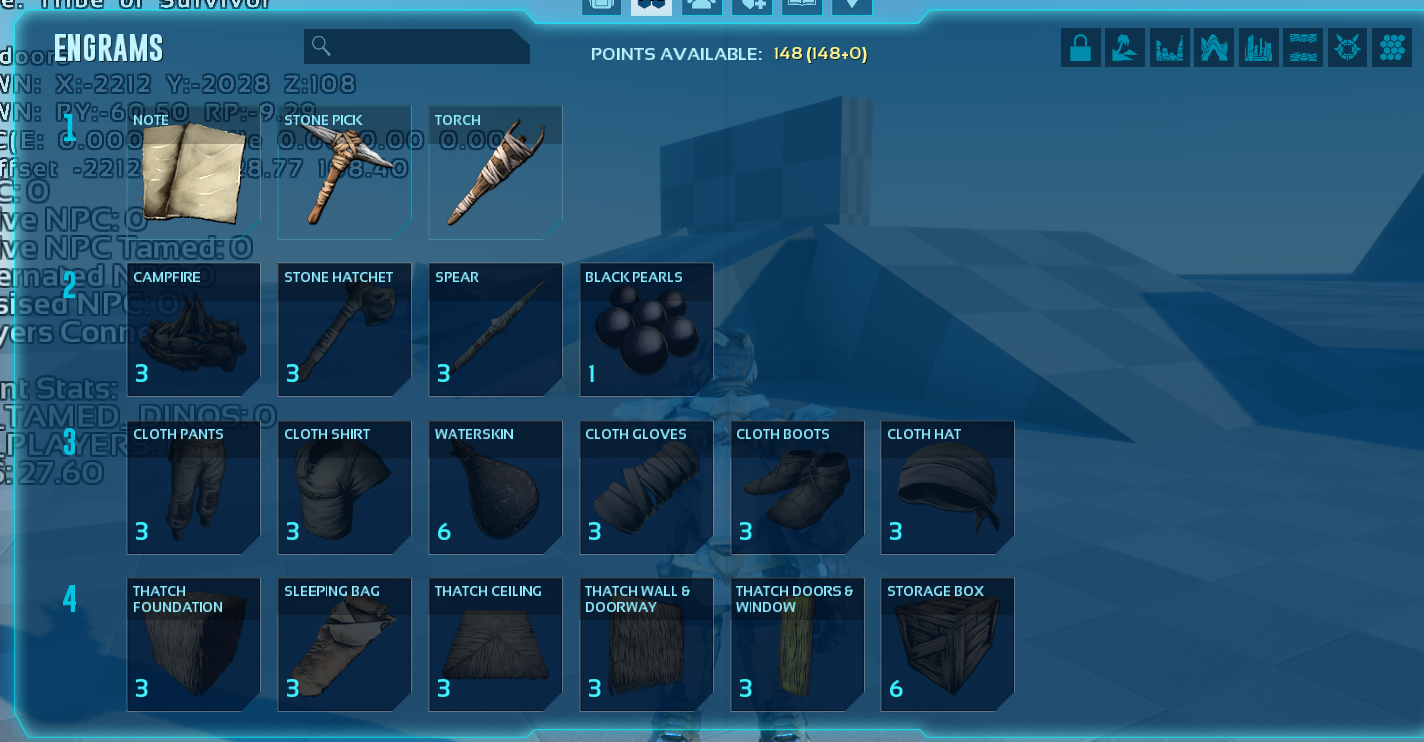Select the Cloth Pants engram
1424x742 pixels.
click(x=193, y=487)
